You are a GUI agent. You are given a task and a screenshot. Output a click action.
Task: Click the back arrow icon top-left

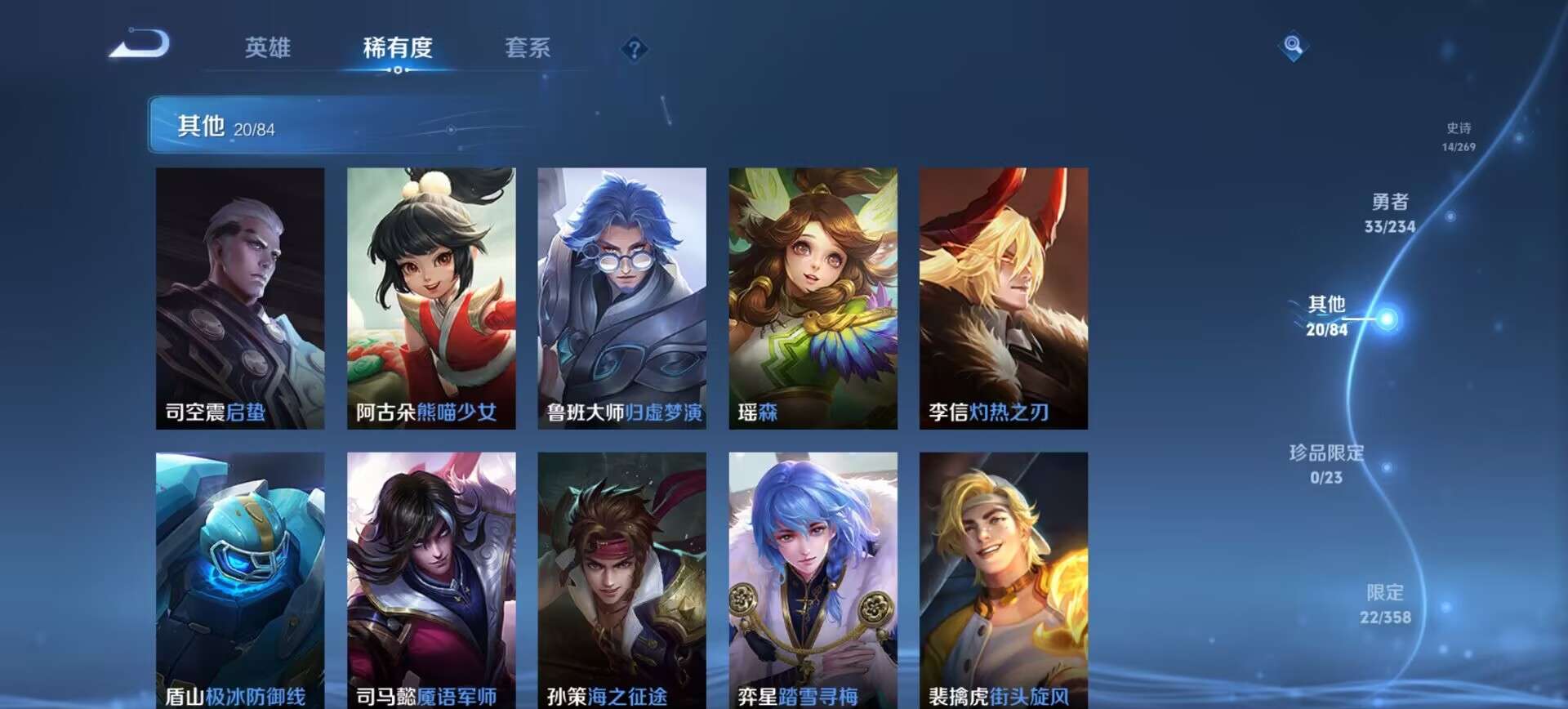(139, 47)
